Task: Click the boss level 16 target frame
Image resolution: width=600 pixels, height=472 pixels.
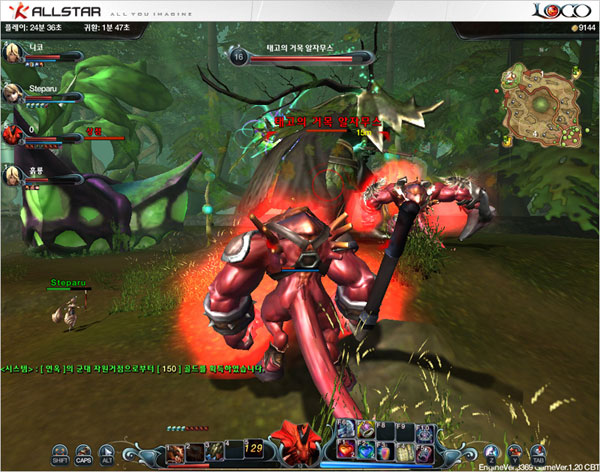Action: pos(290,56)
